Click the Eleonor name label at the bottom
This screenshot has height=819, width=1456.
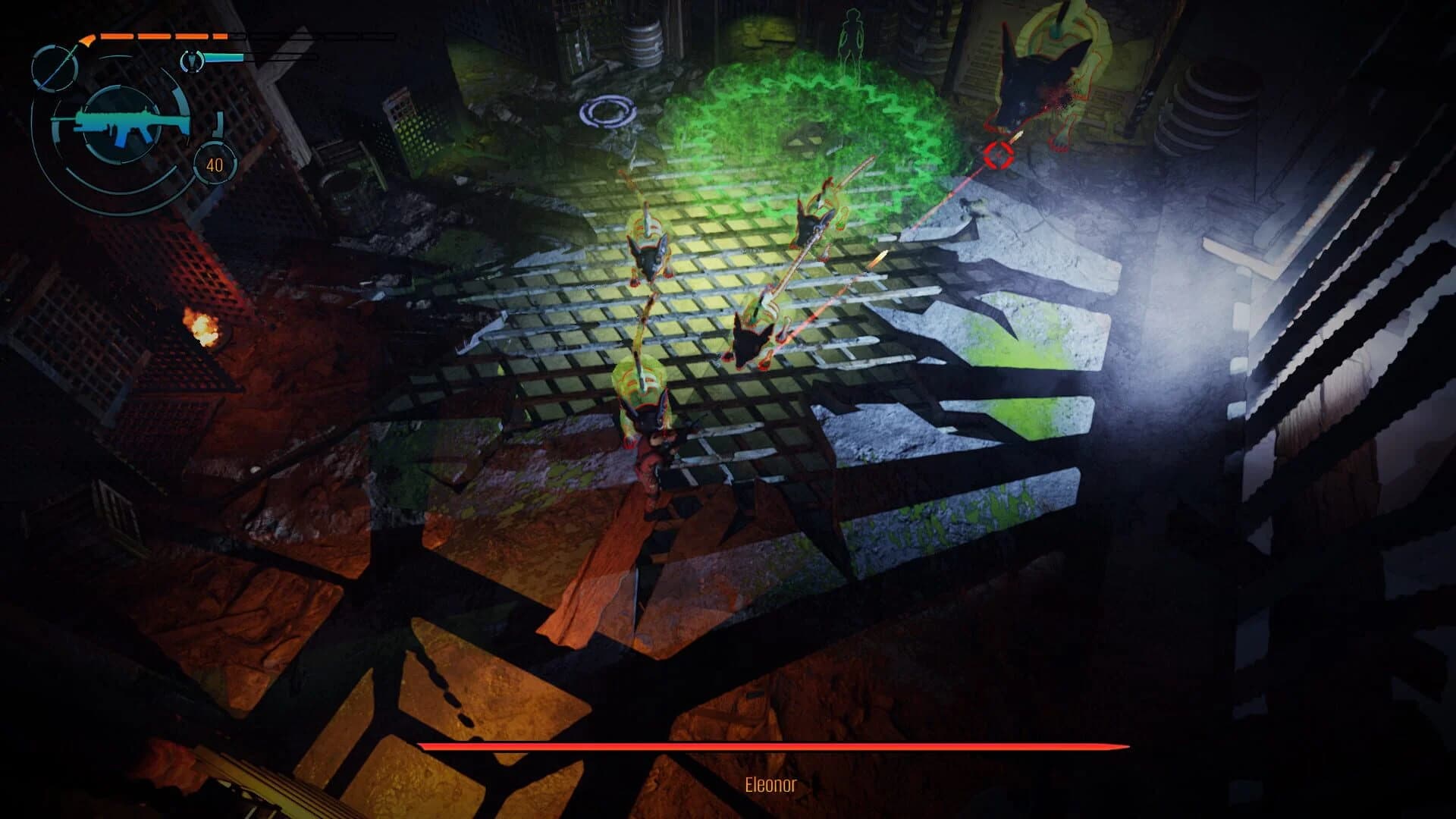pyautogui.click(x=772, y=786)
